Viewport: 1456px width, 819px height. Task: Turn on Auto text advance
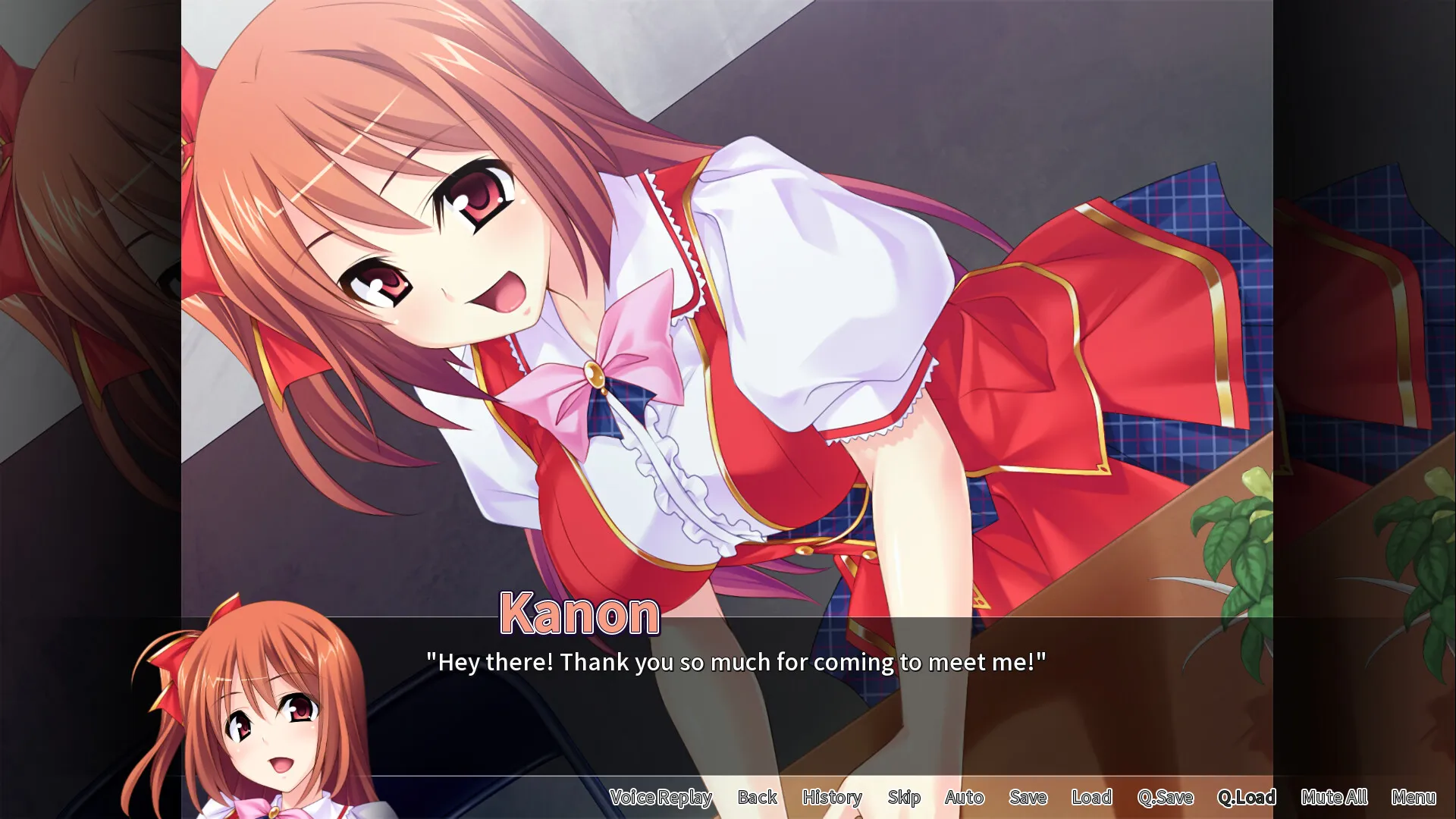964,797
